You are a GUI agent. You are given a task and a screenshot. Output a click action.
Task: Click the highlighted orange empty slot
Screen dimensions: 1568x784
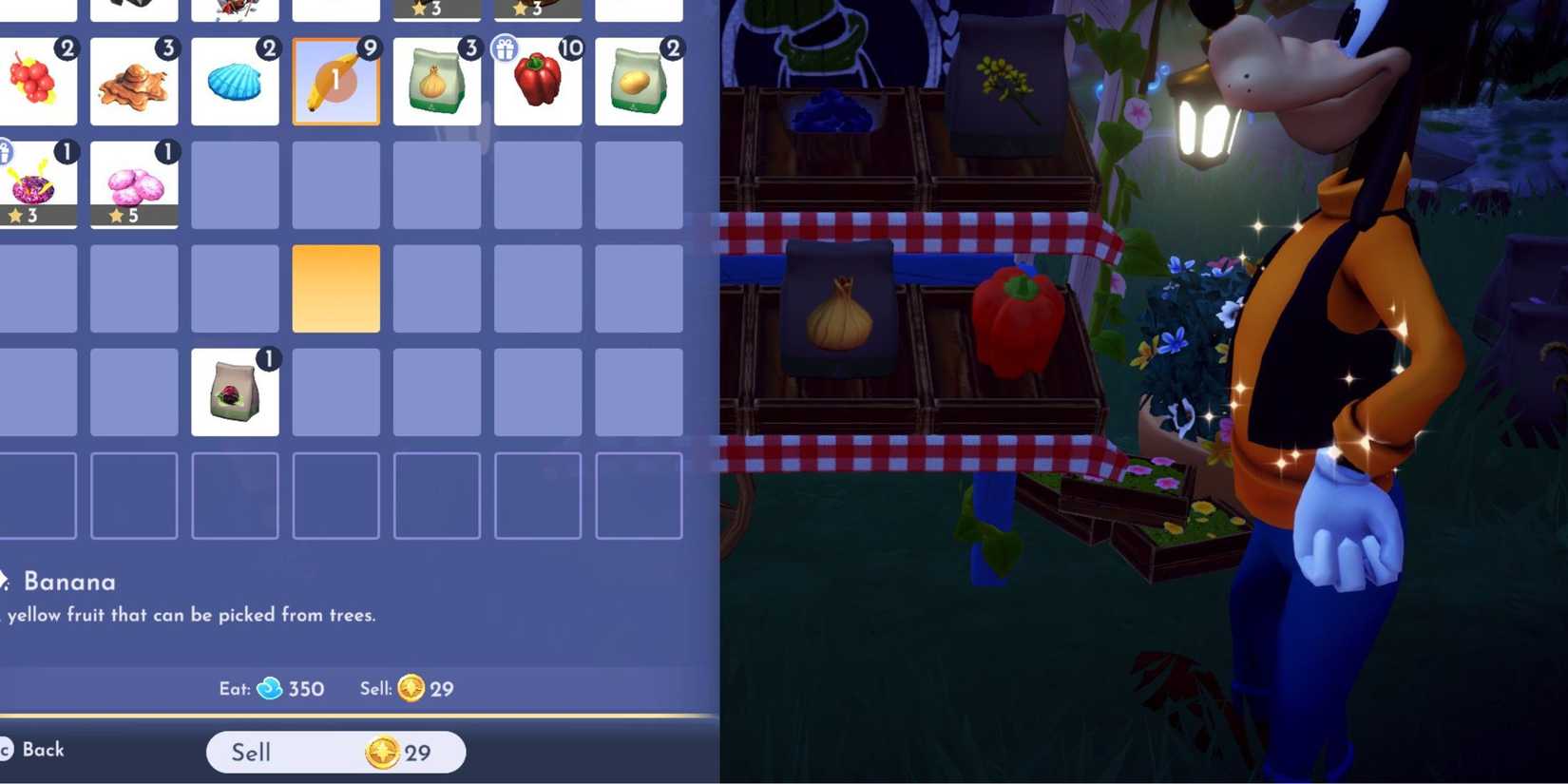335,288
